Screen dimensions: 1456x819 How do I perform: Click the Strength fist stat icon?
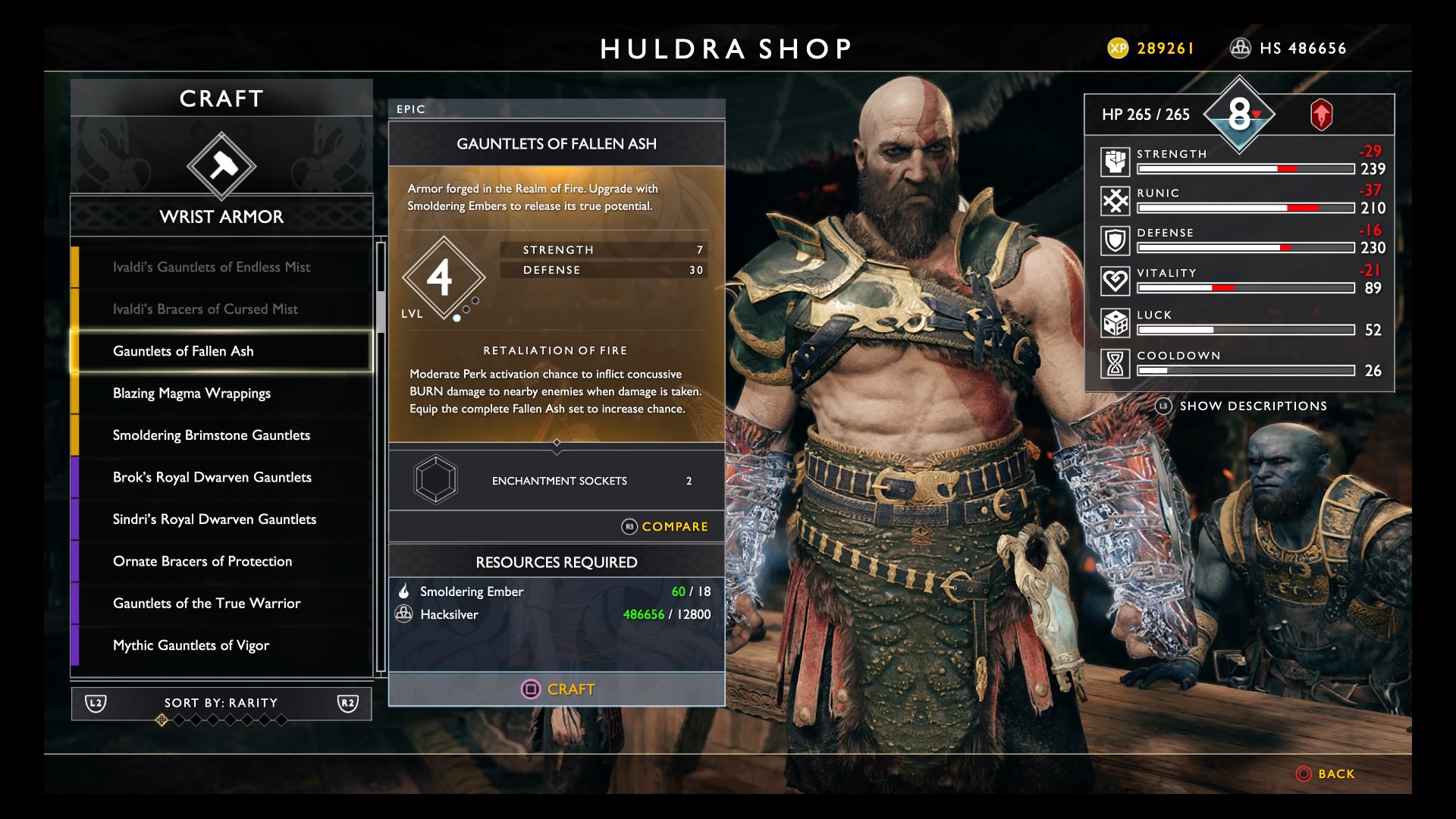[x=1116, y=162]
